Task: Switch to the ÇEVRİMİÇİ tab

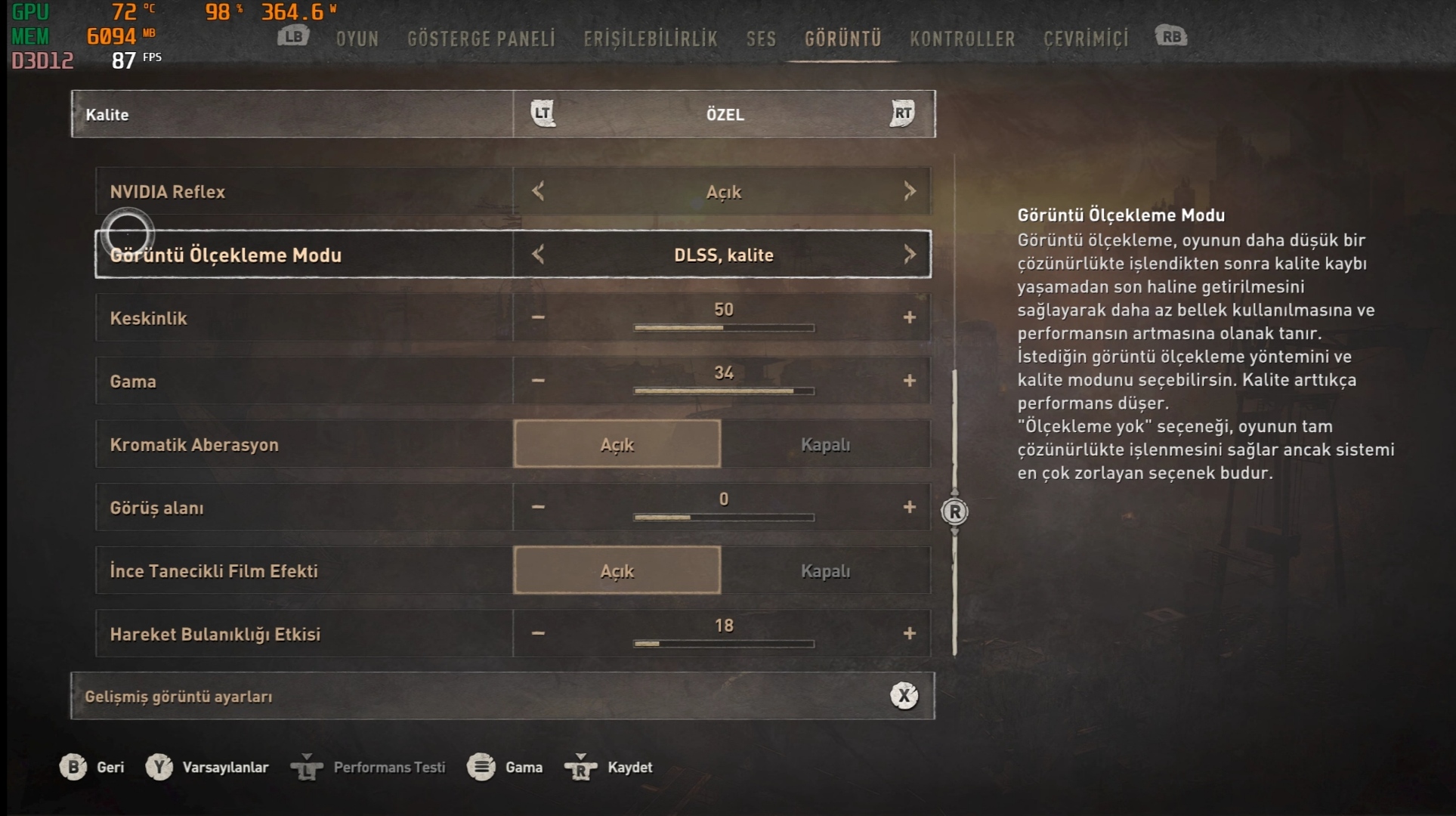Action: tap(1086, 39)
